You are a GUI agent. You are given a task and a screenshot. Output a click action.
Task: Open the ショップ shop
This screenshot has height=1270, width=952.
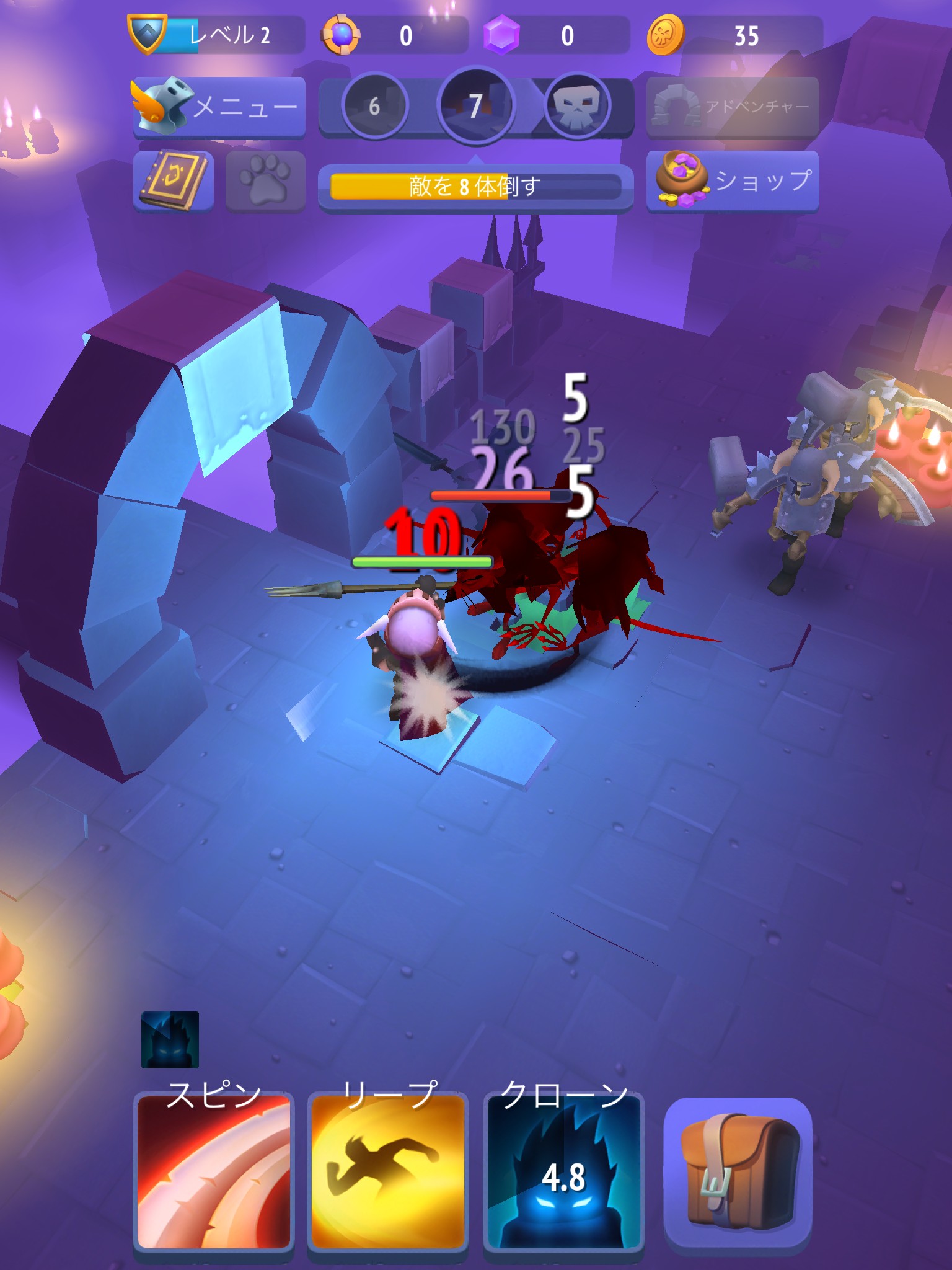[x=733, y=181]
